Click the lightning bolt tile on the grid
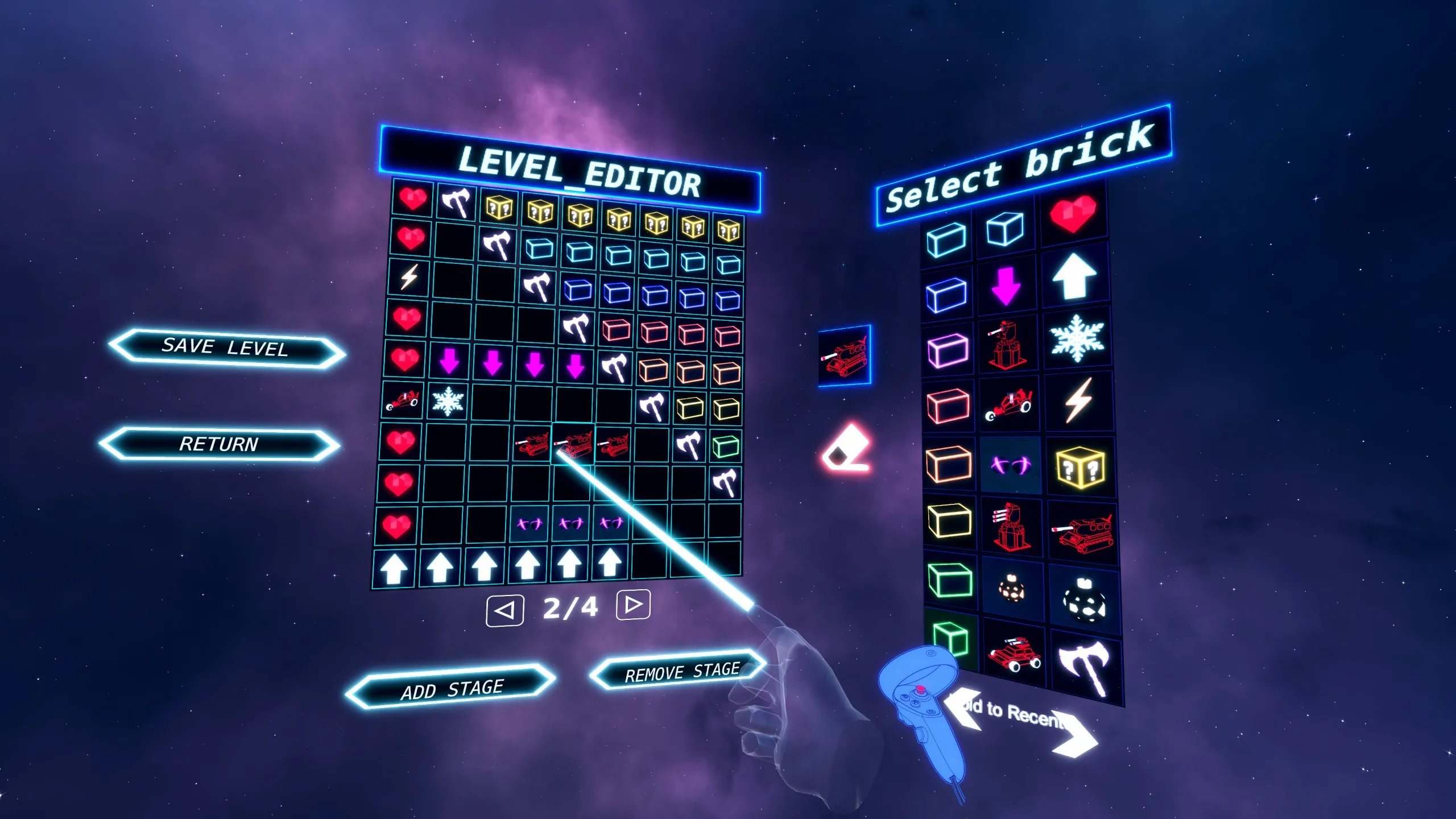The image size is (1456, 819). [x=409, y=277]
